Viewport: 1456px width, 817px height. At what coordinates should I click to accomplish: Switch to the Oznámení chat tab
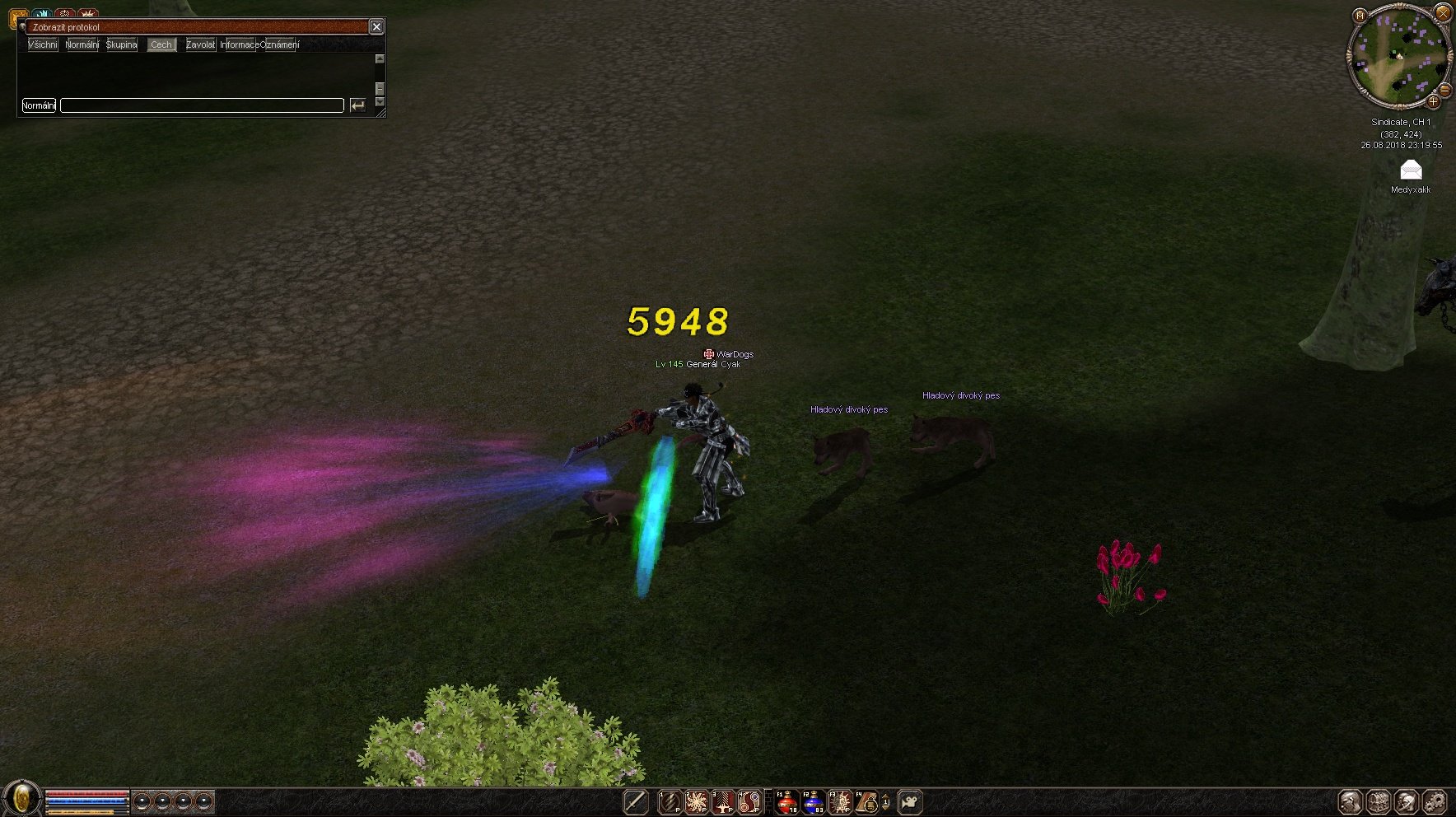click(280, 44)
